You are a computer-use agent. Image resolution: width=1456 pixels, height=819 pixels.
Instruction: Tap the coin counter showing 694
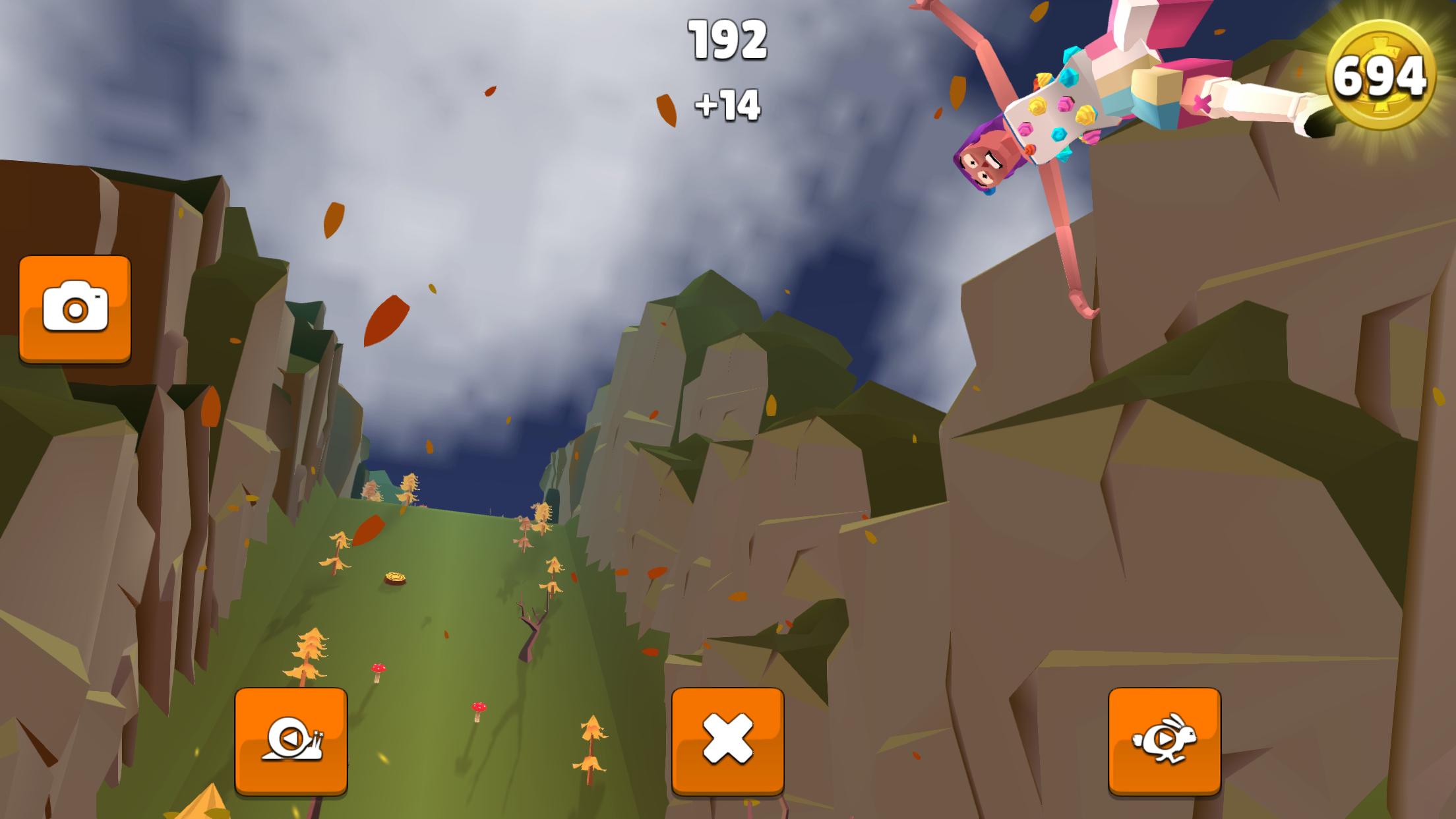[x=1387, y=73]
